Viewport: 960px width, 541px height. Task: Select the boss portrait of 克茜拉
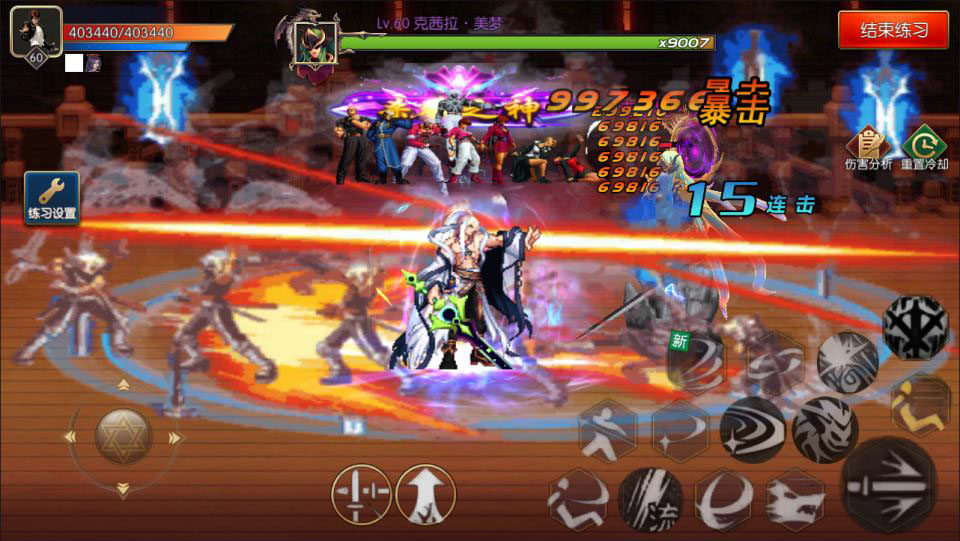314,45
